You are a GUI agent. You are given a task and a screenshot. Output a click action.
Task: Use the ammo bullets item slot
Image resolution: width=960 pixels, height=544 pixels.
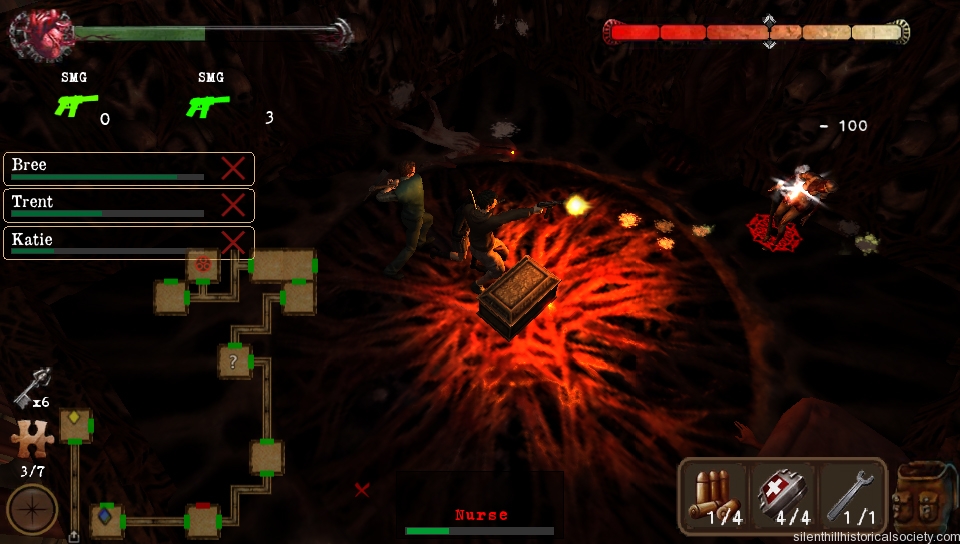click(716, 496)
